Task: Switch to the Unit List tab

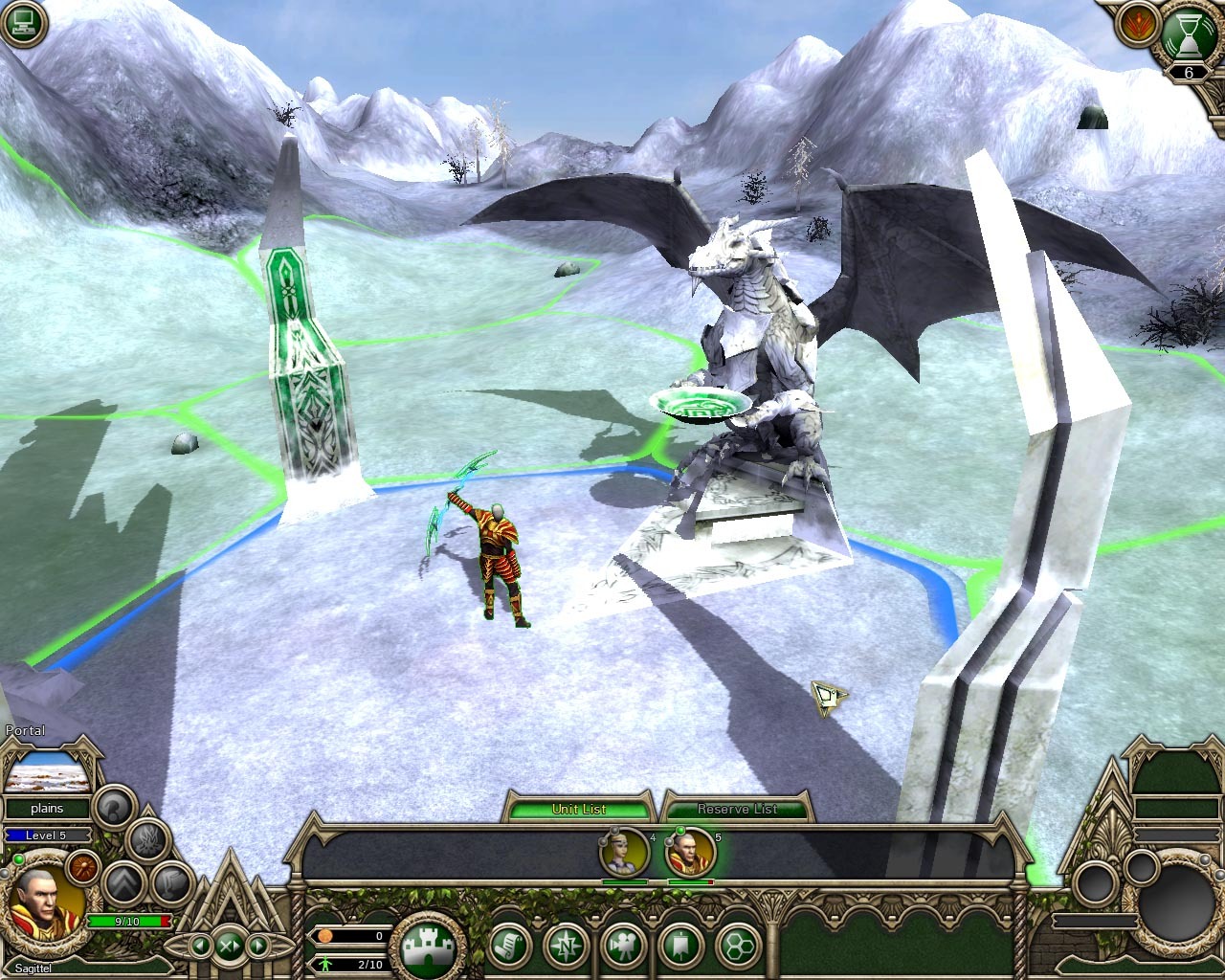Action: [578, 809]
